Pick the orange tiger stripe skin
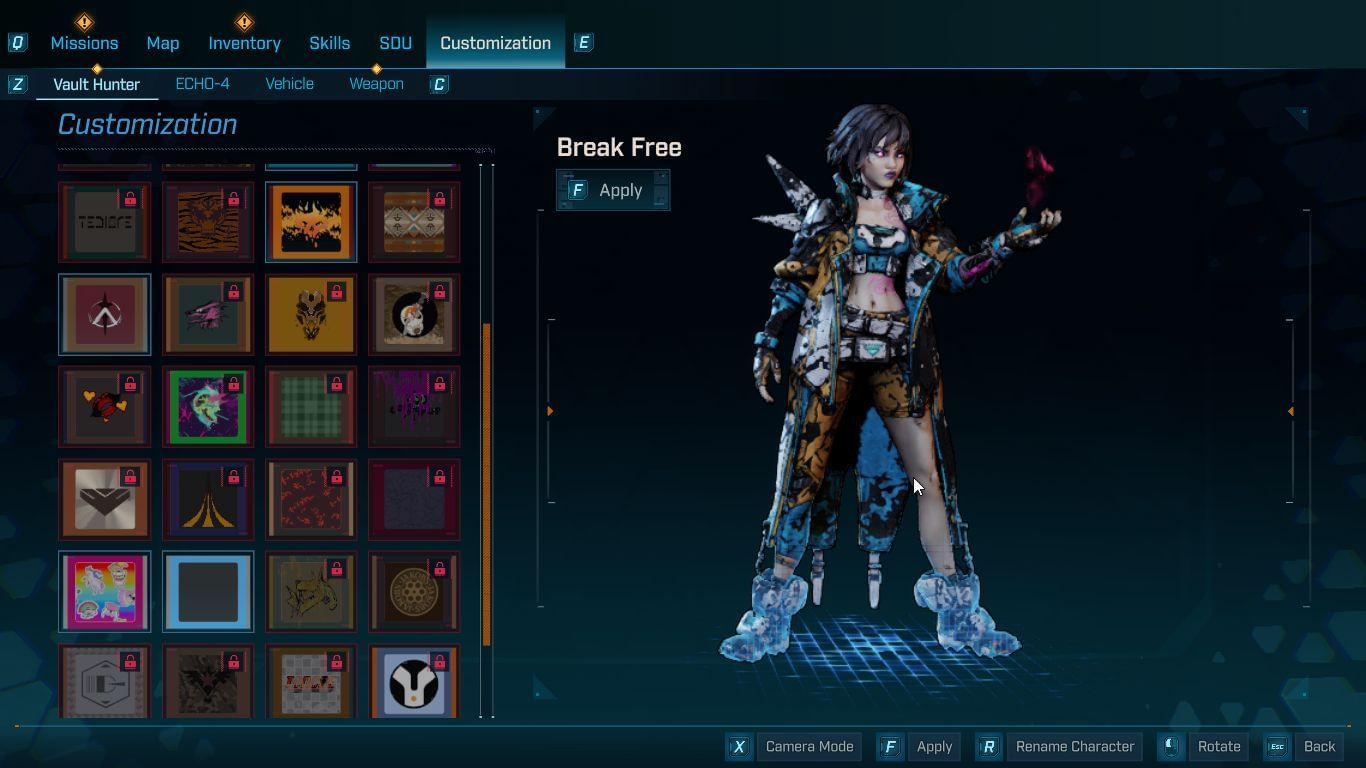The width and height of the screenshot is (1366, 768). [x=208, y=222]
